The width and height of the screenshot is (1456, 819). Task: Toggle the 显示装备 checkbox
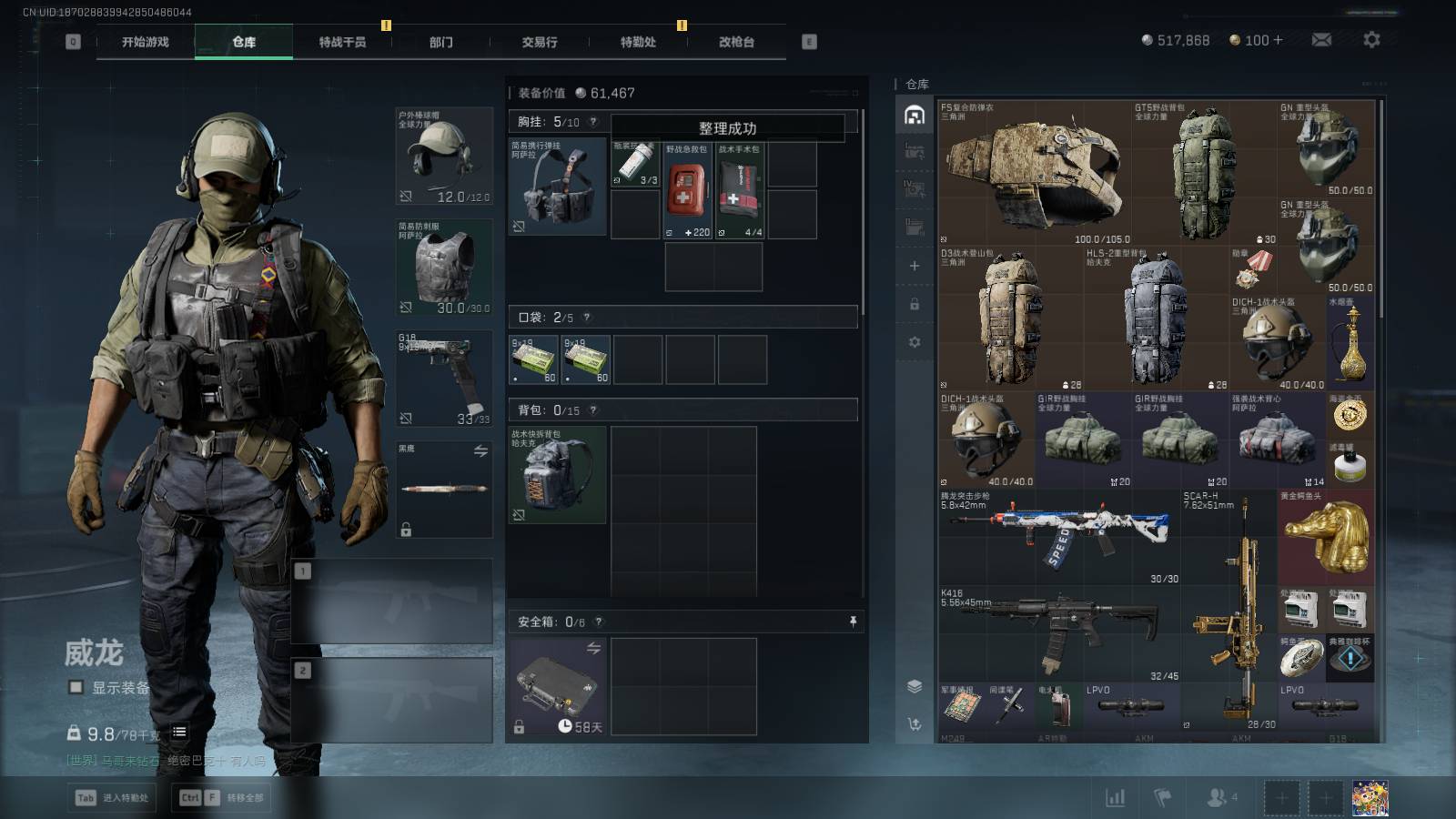[x=76, y=687]
